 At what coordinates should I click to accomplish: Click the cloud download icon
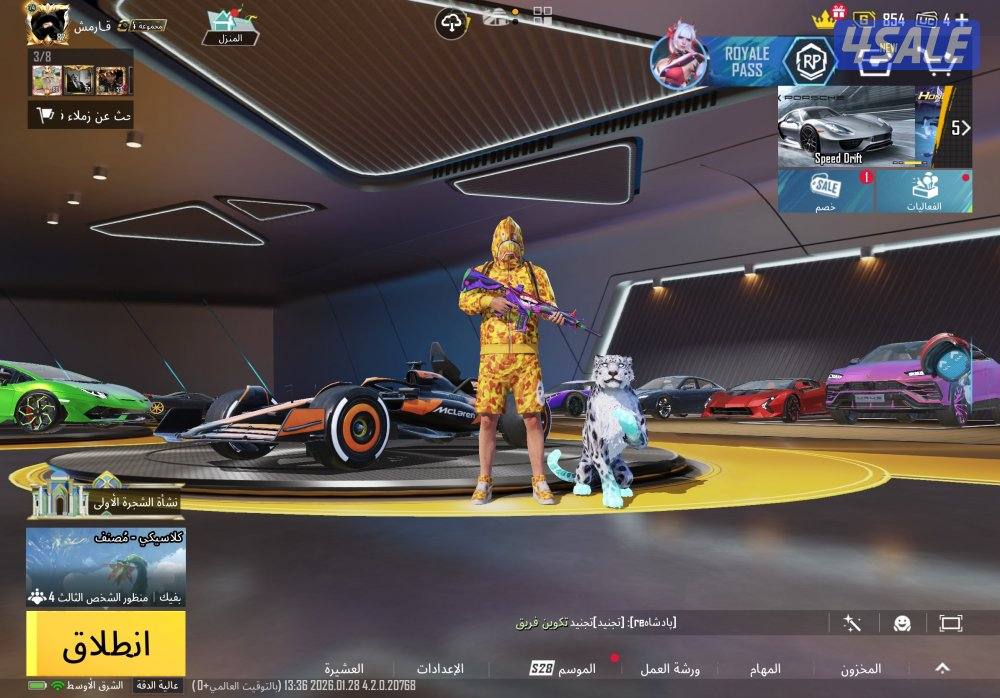click(451, 22)
